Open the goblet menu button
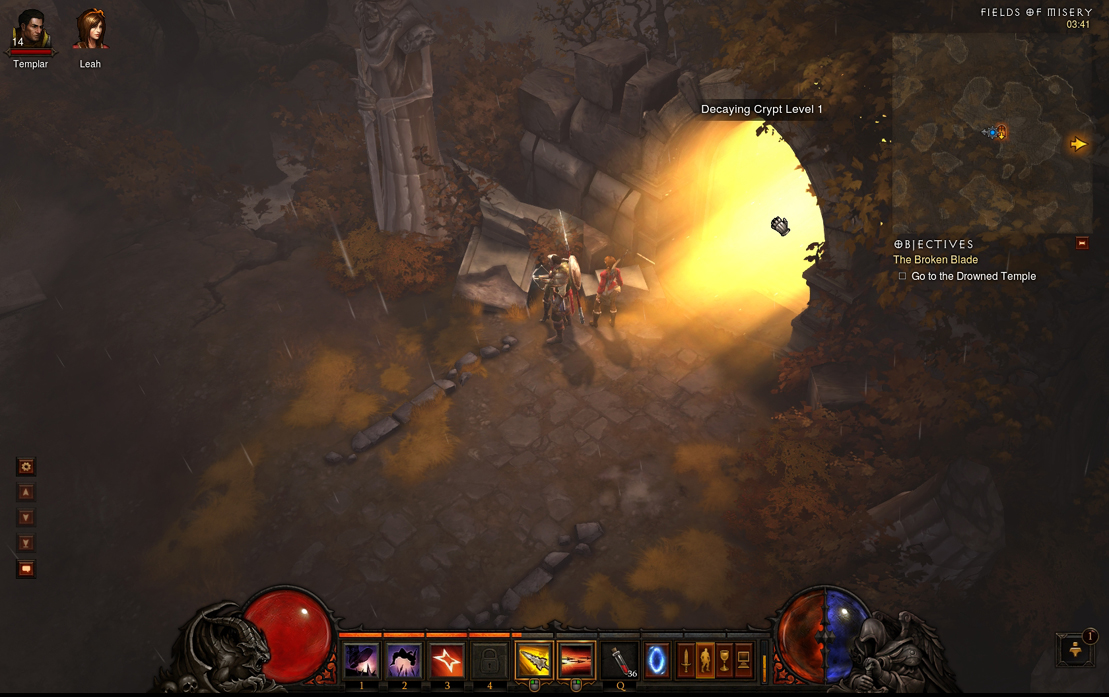Viewport: 1109px width, 697px height. (x=724, y=660)
